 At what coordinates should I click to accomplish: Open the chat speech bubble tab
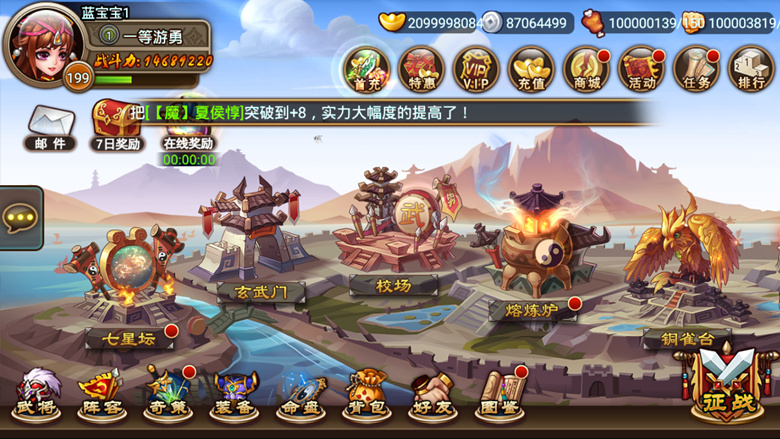pos(20,218)
